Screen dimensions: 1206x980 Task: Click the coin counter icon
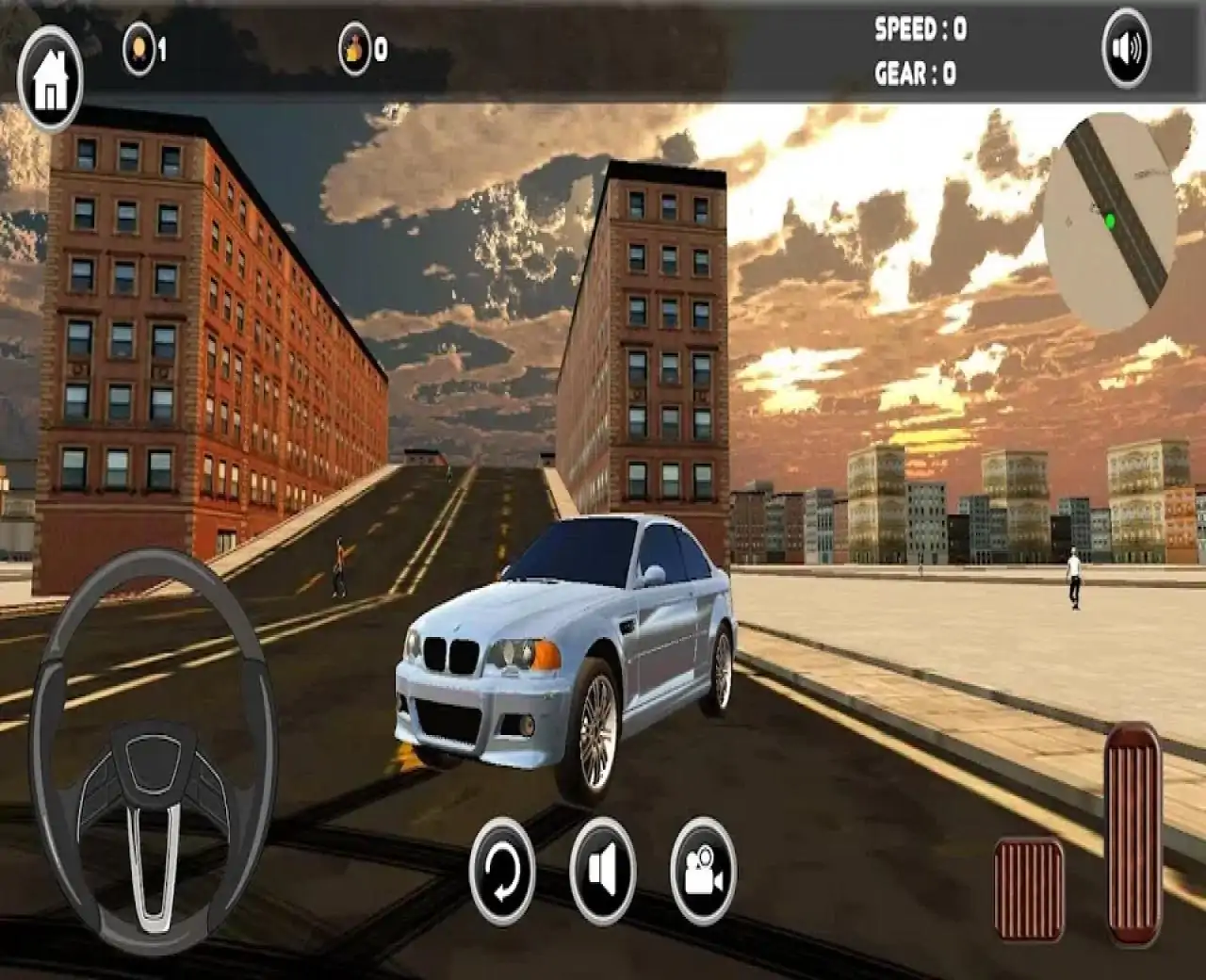pos(139,49)
